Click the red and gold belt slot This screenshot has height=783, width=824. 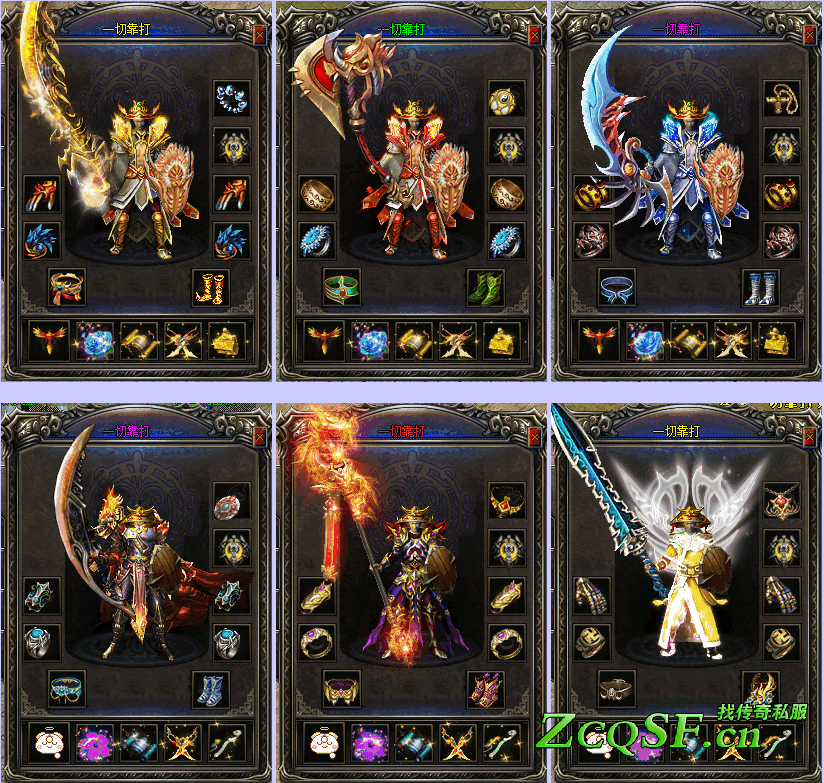[x=67, y=287]
